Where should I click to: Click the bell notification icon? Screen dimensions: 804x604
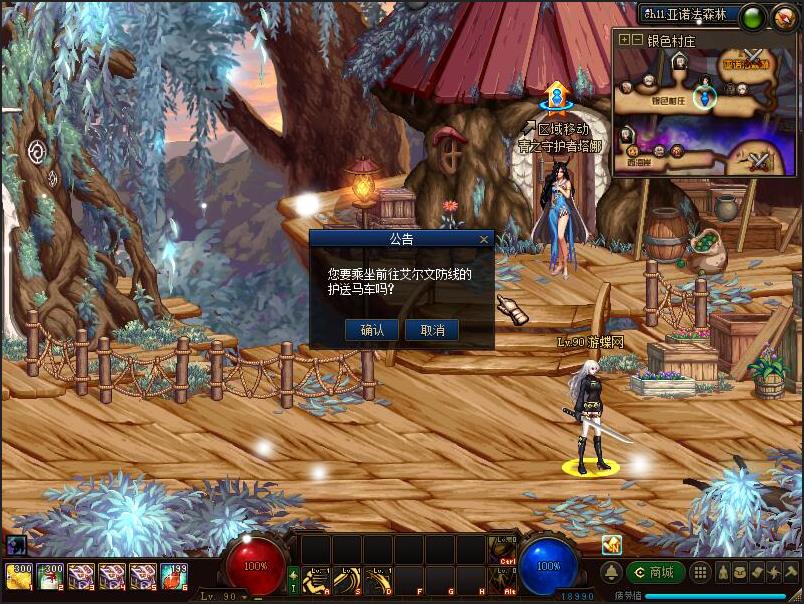tap(611, 572)
